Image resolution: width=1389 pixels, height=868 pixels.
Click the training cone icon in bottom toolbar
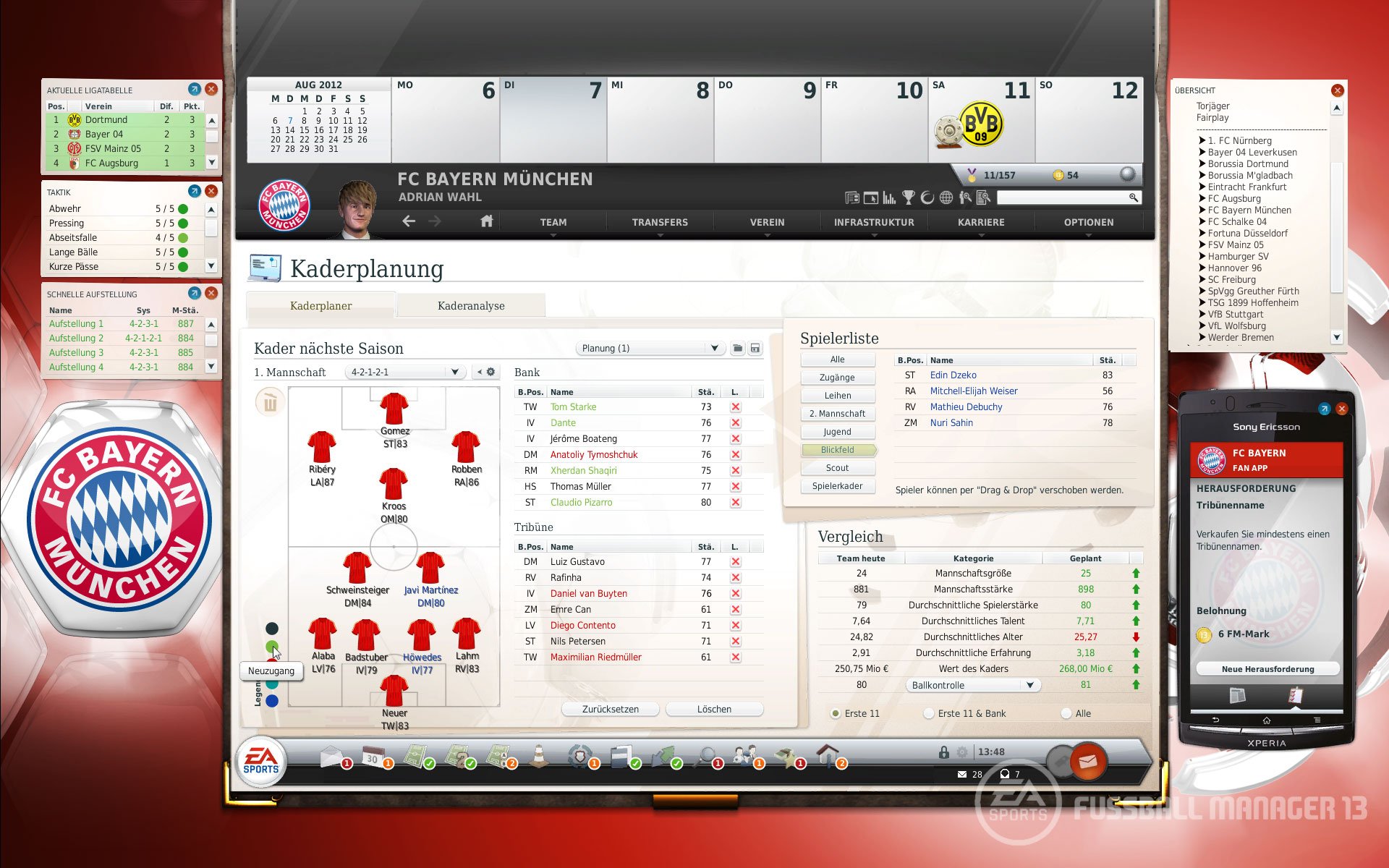coord(538,756)
